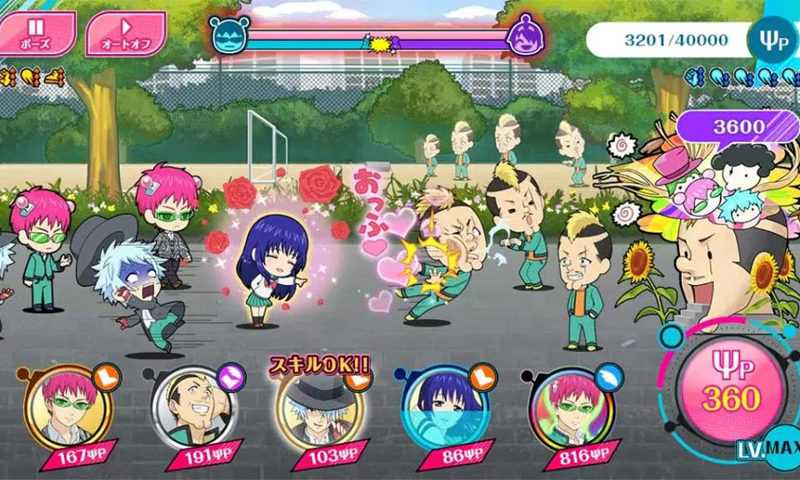
Task: Summon the 167 ΨP pink-haired character
Action: 70,411
